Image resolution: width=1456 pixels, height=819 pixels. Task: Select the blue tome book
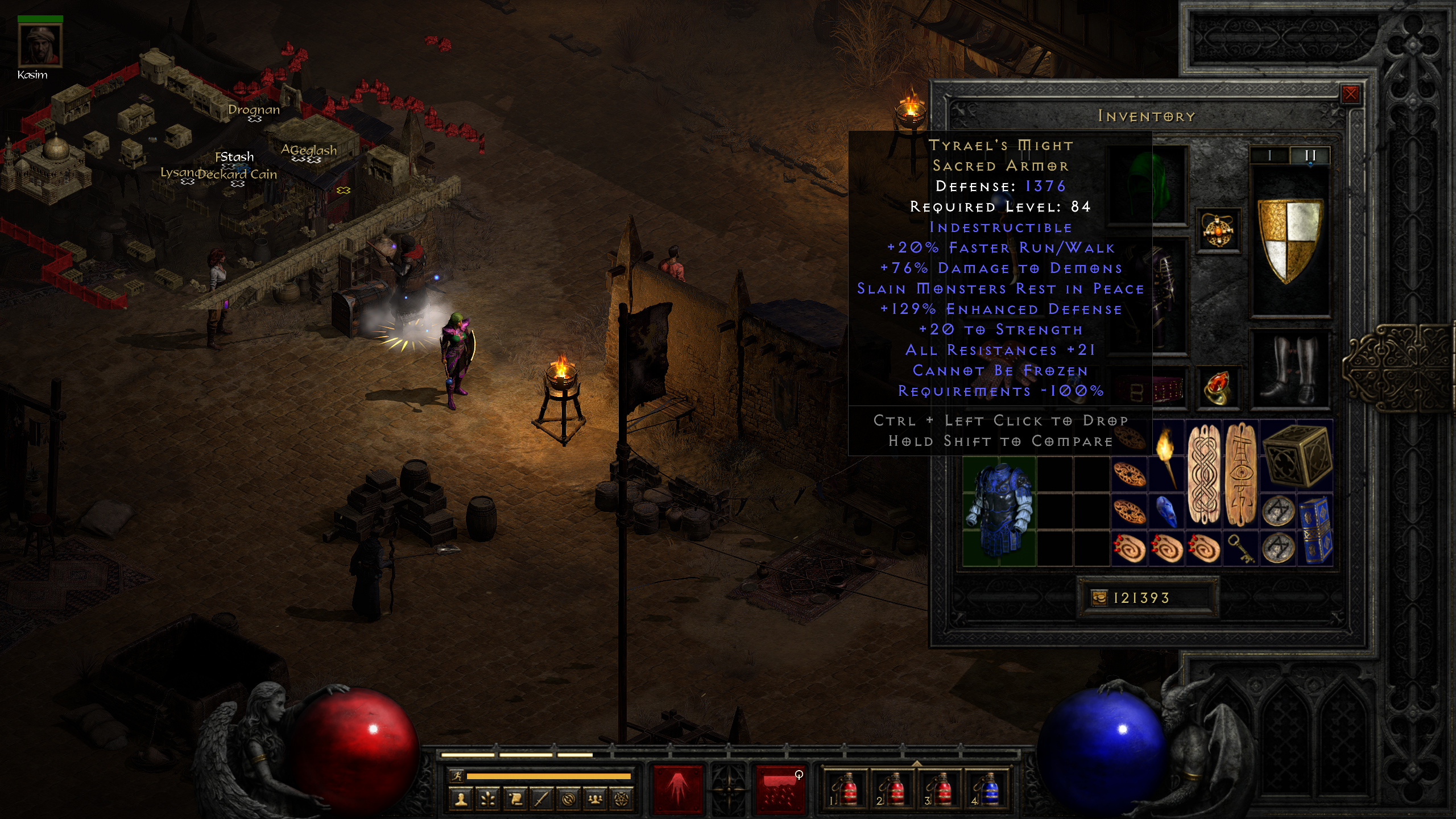[x=1315, y=530]
